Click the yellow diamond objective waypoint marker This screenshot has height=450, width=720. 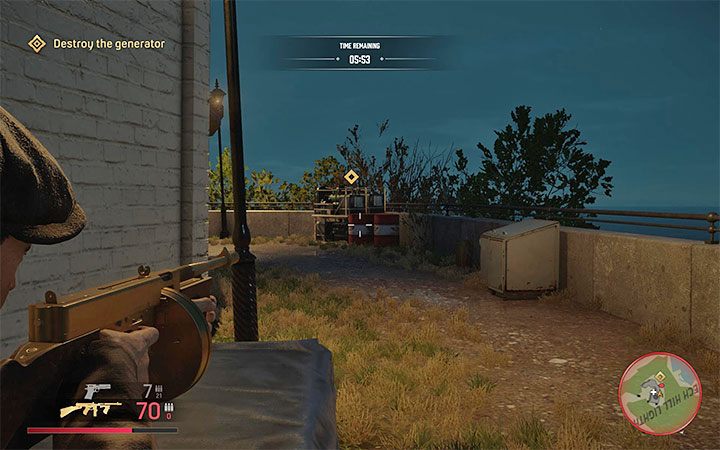pos(351,177)
